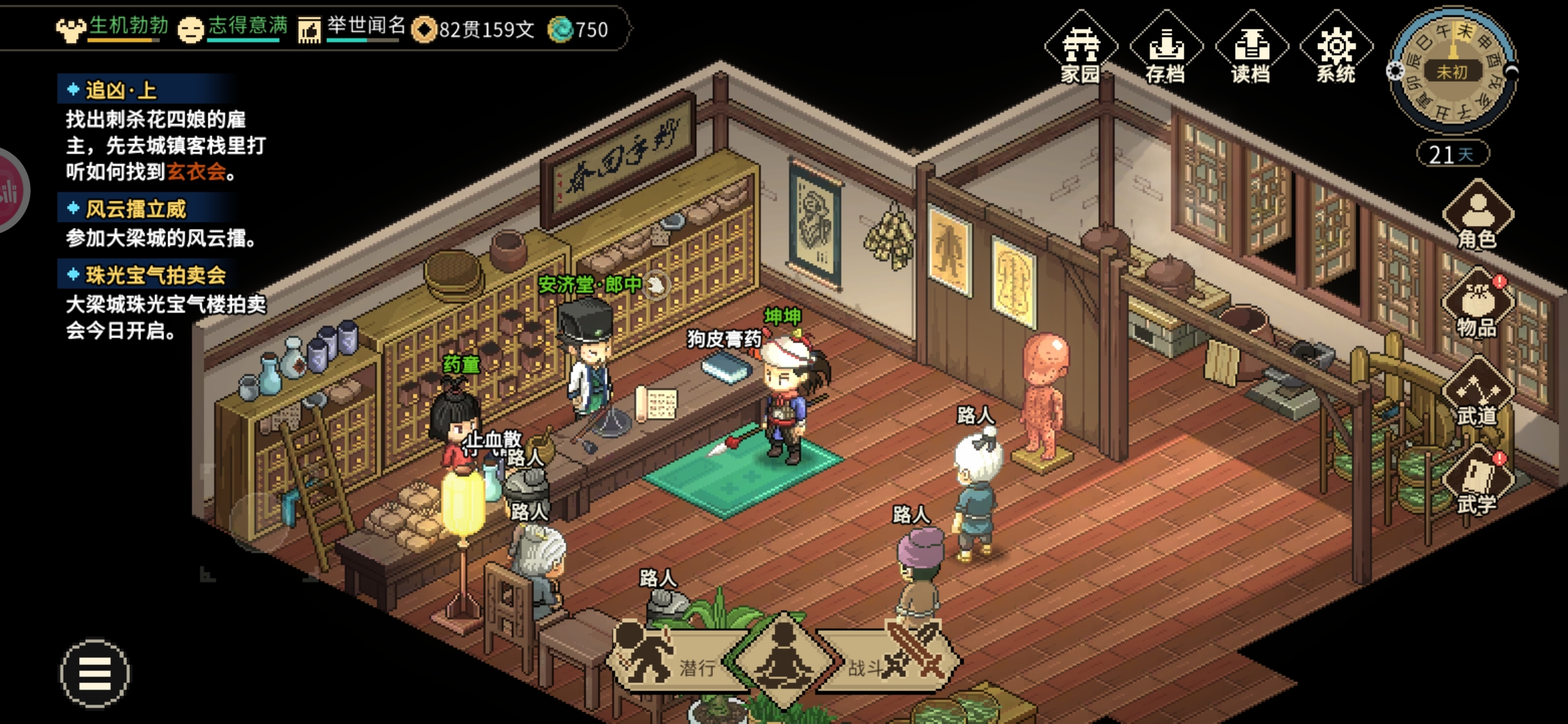Viewport: 1568px width, 724px height.
Task: Click the 举世闻名 reputation status
Action: pos(353,28)
